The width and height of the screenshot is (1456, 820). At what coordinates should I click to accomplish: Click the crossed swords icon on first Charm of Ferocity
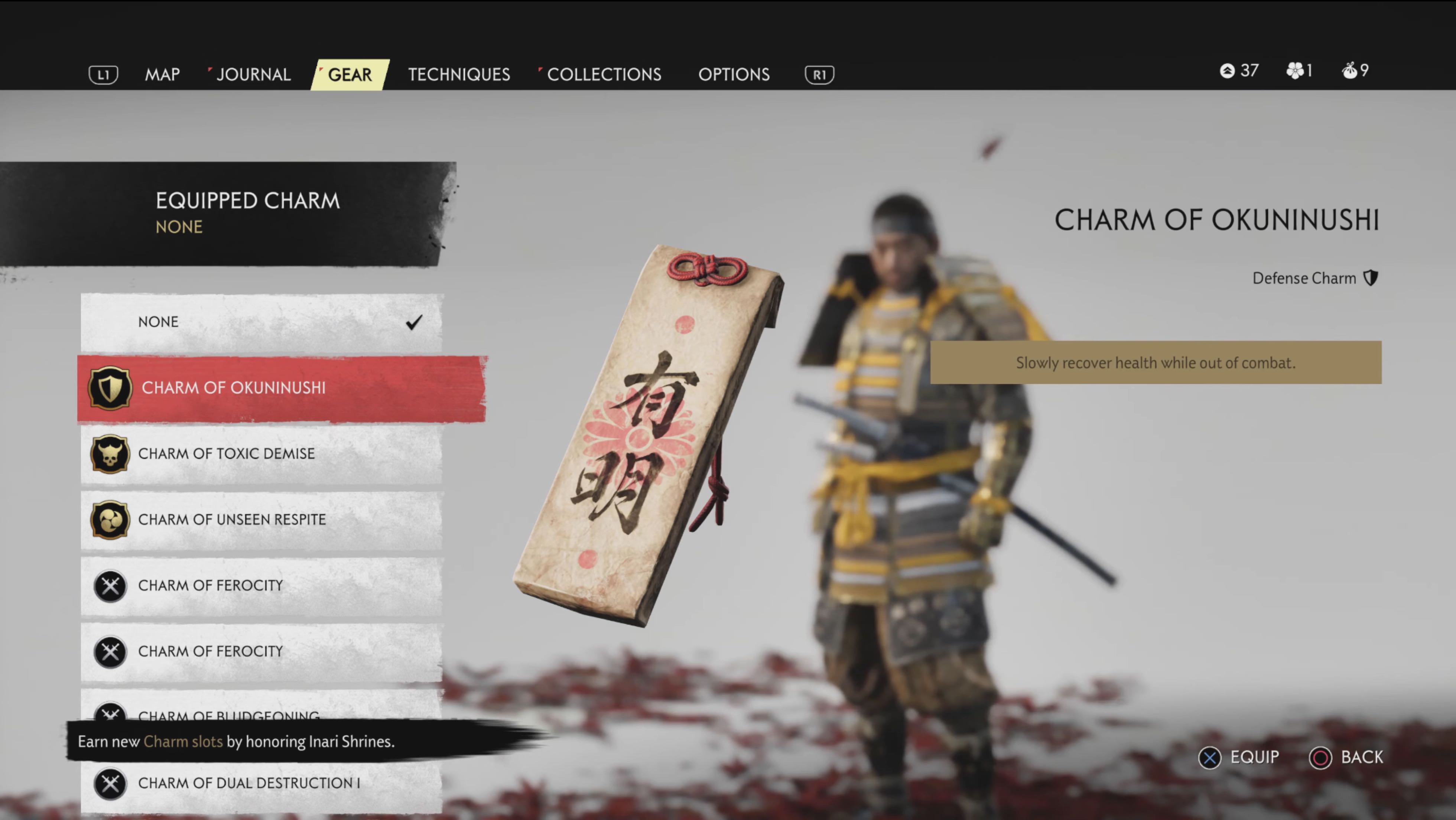pyautogui.click(x=110, y=586)
